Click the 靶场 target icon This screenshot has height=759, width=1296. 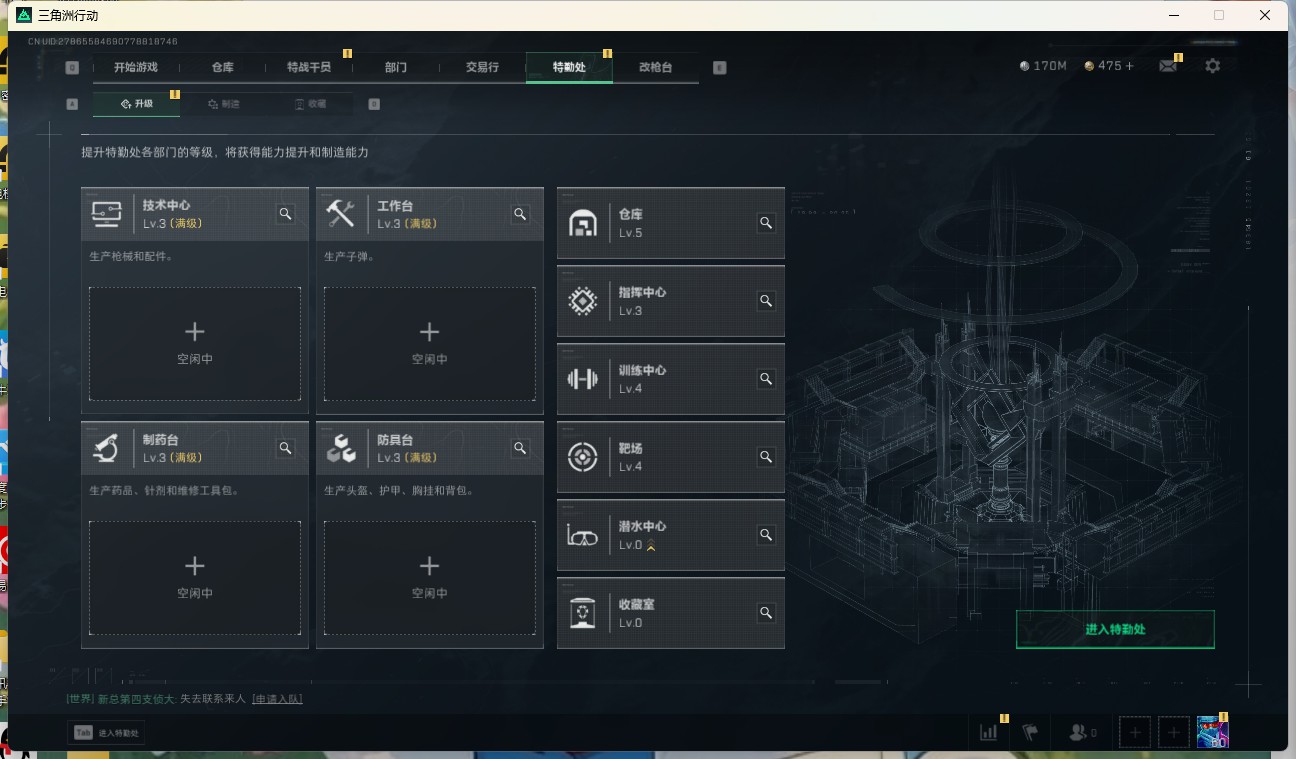[x=583, y=457]
